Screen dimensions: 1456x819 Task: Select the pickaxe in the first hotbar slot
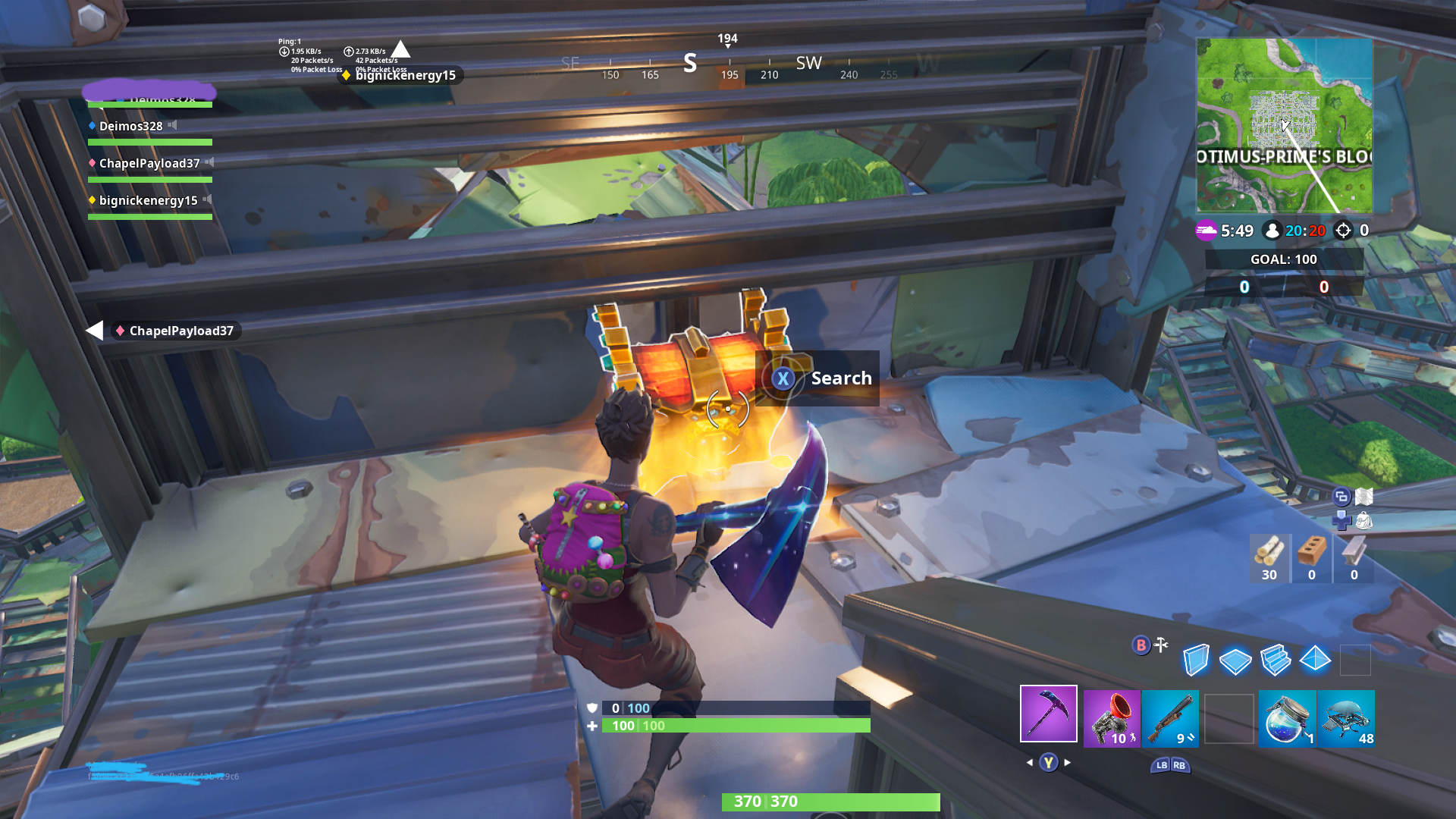(x=1049, y=714)
